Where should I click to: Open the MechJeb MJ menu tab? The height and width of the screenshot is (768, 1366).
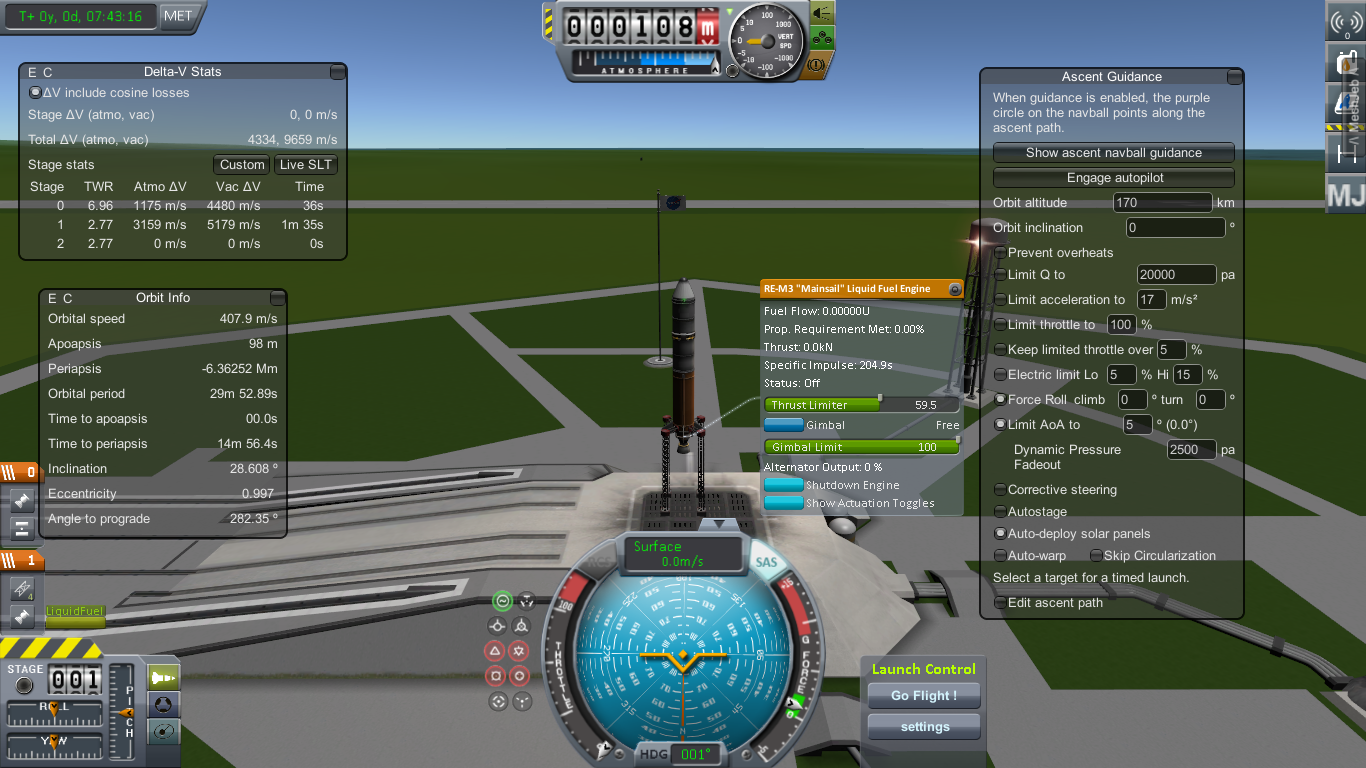tap(1345, 194)
